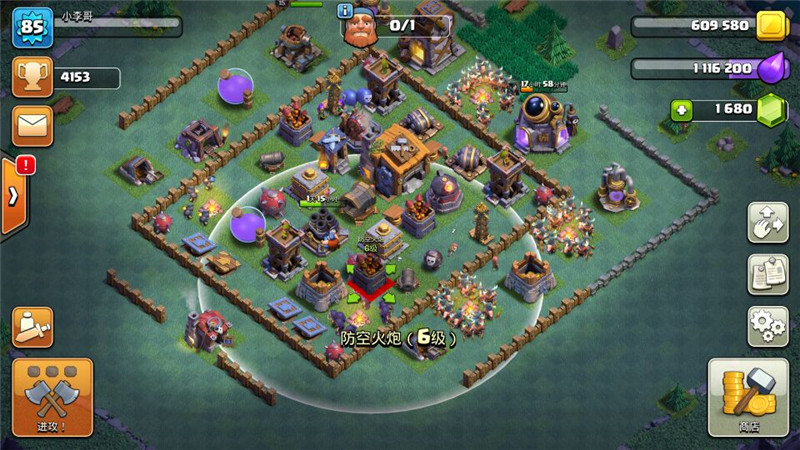Open the button above the clipboard button
Image resolution: width=800 pixels, height=450 pixels.
tap(767, 222)
